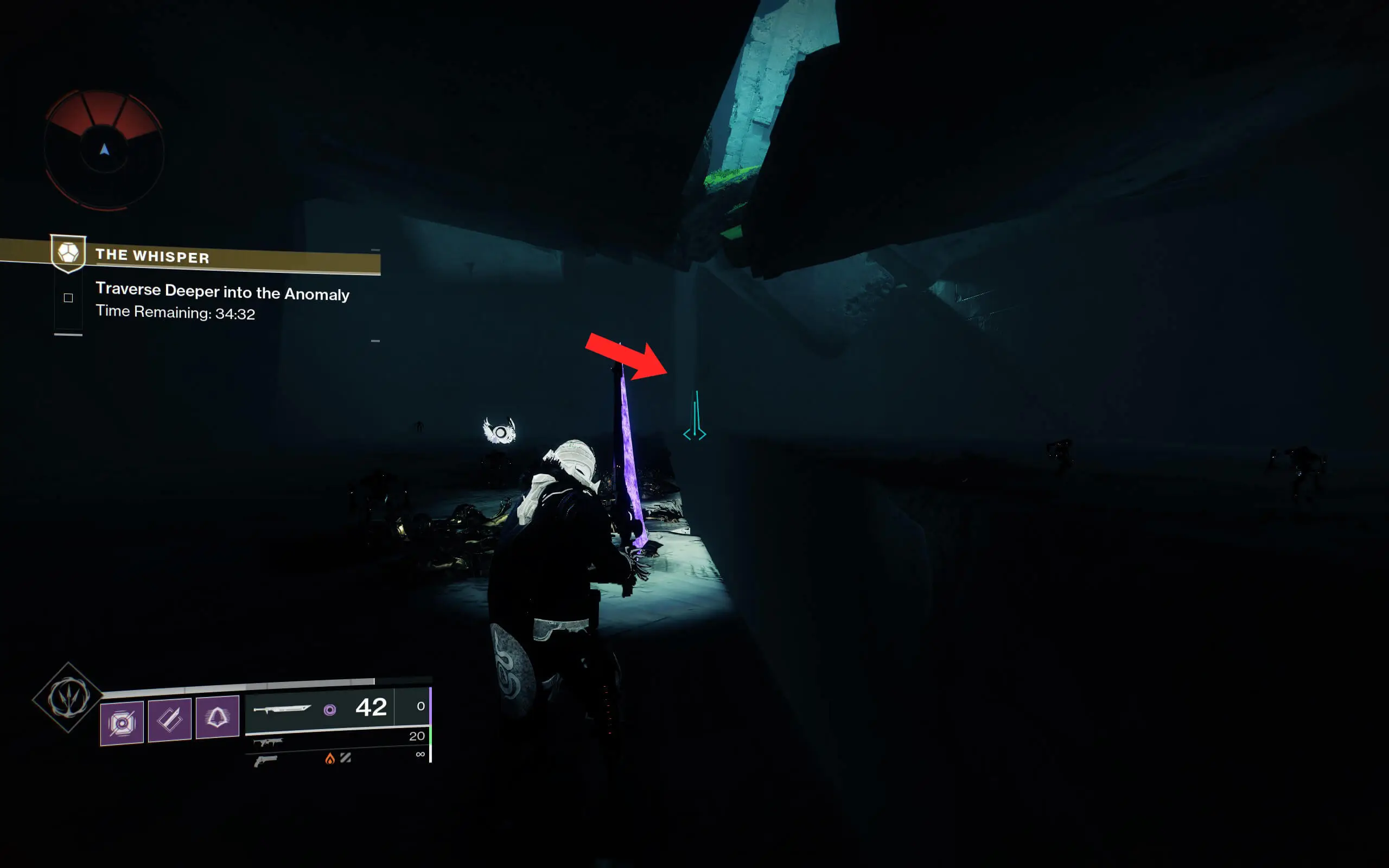1389x868 pixels.
Task: Activate the hooded class ability icon
Action: click(217, 717)
